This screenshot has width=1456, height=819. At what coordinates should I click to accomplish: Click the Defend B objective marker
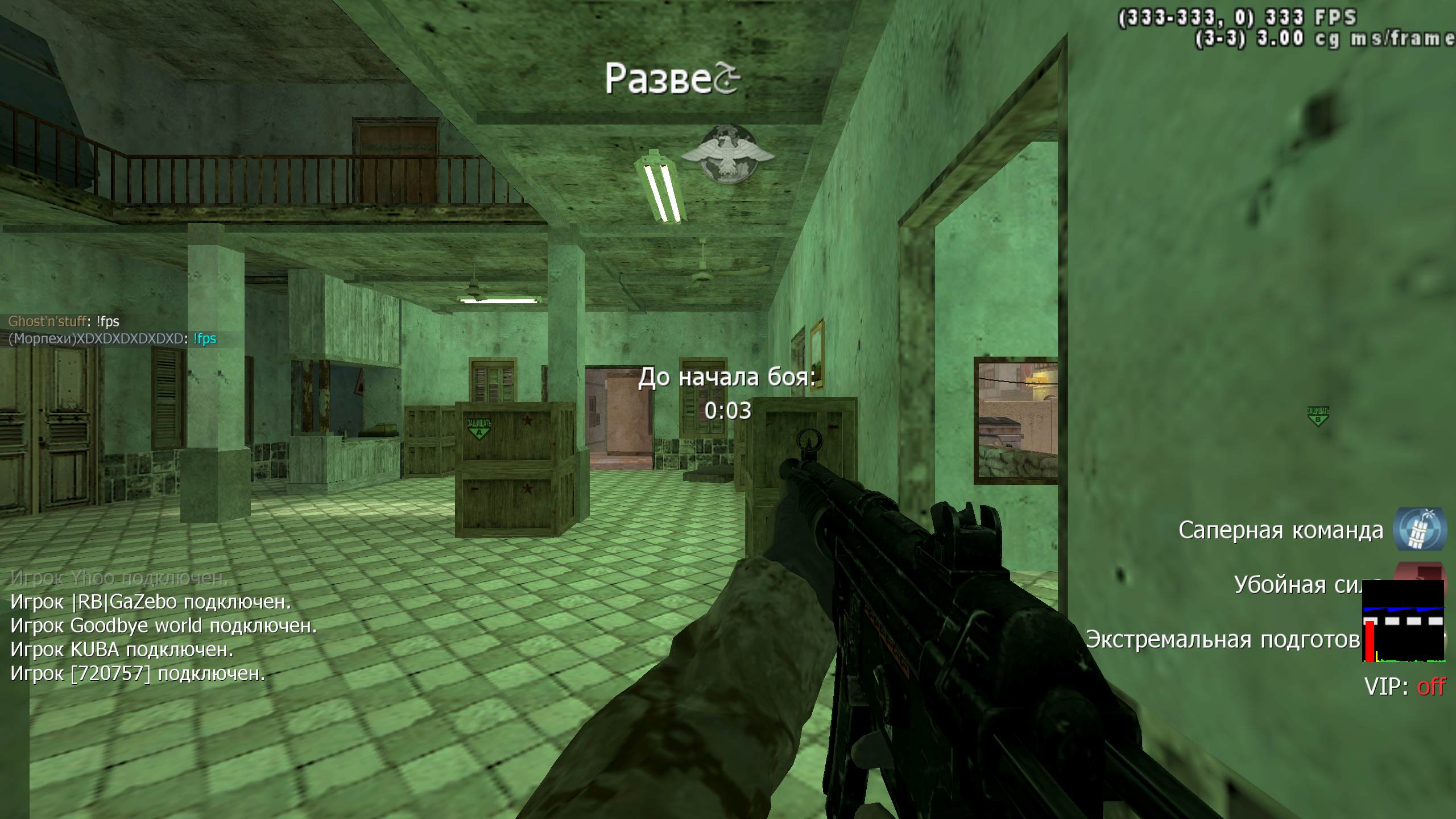tap(1318, 416)
